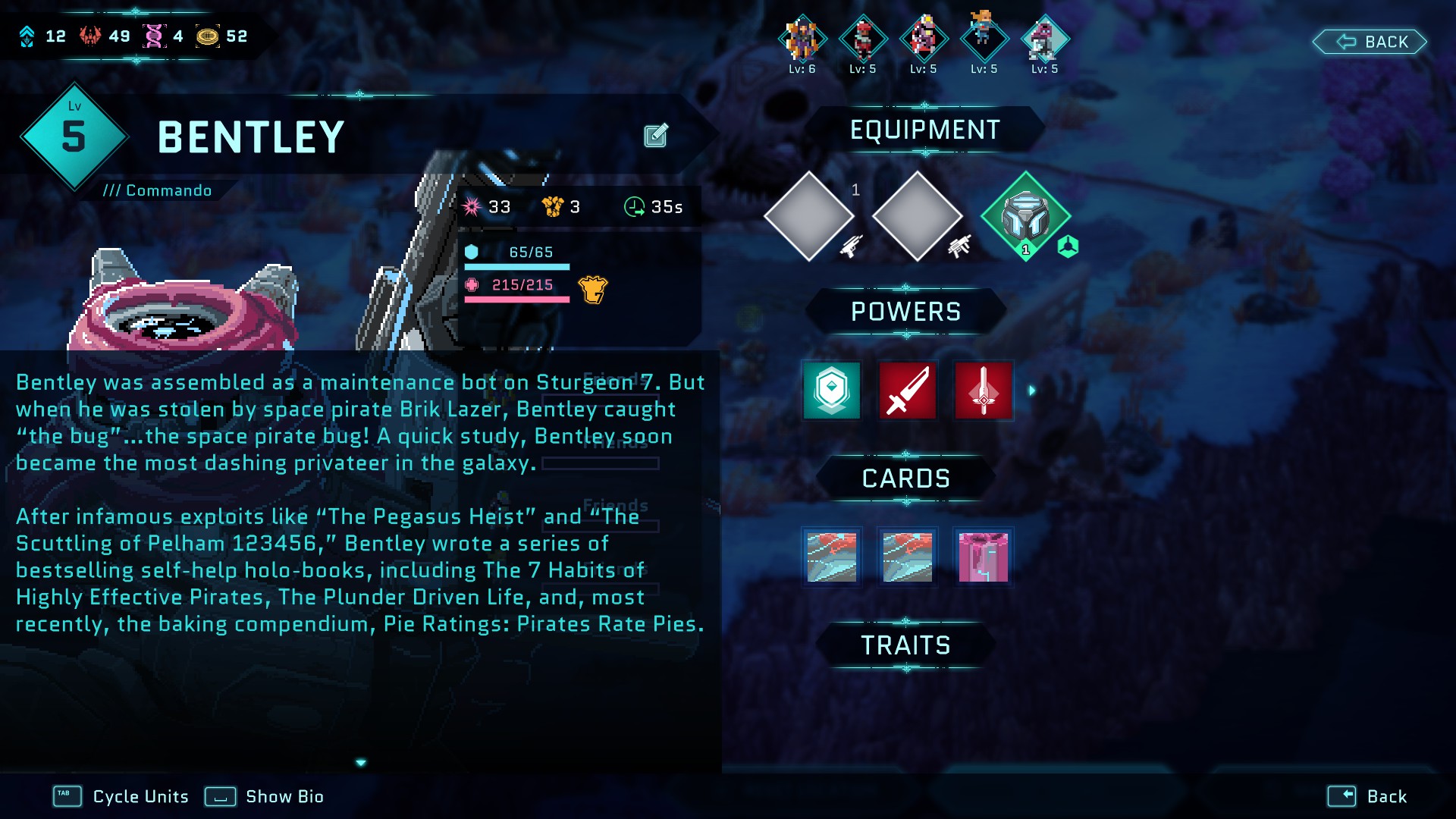
Task: Select the equipped green cube gear slot
Action: pyautogui.click(x=1025, y=216)
